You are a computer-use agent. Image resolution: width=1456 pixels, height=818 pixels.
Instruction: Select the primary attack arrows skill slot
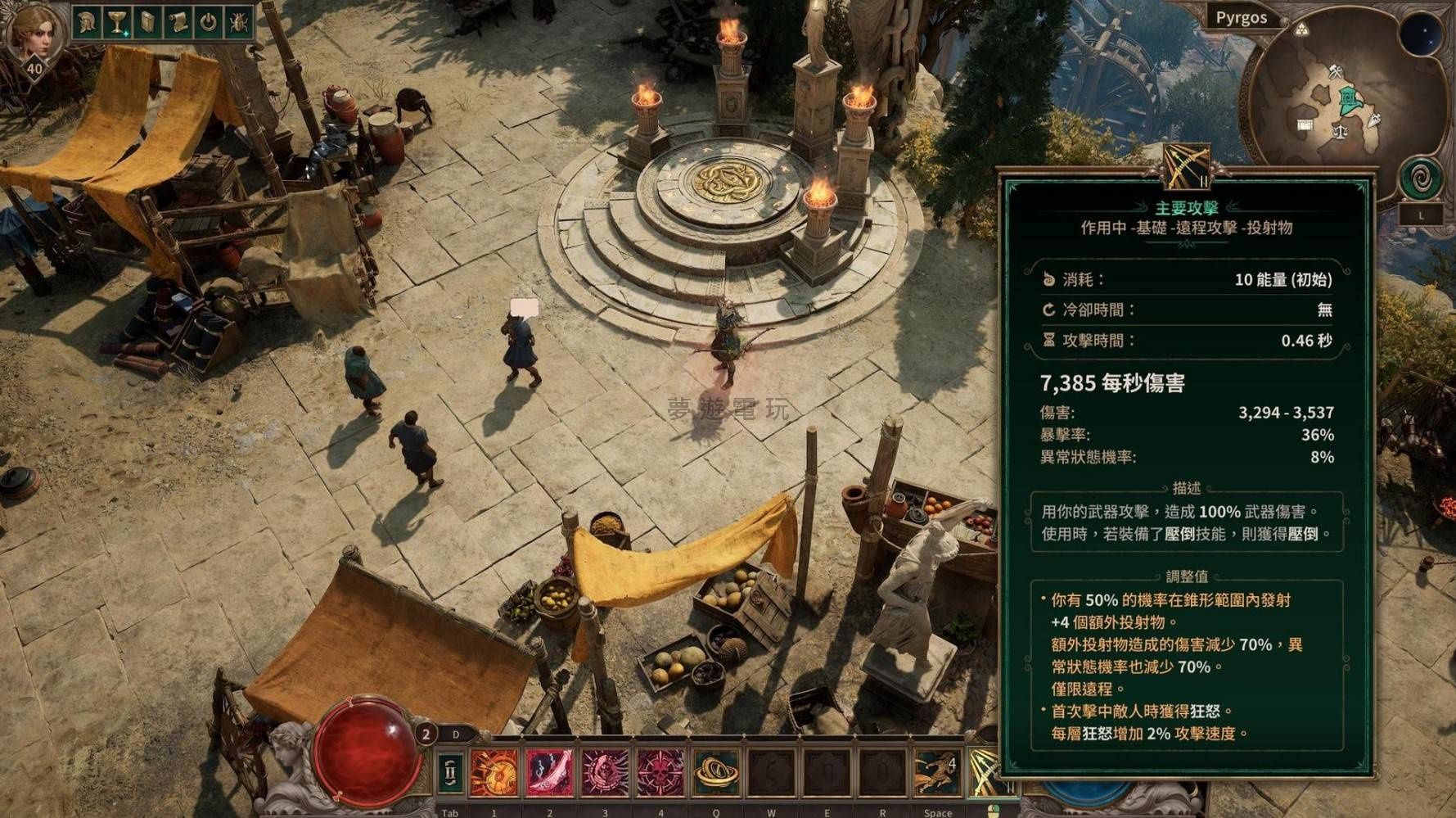click(x=984, y=771)
